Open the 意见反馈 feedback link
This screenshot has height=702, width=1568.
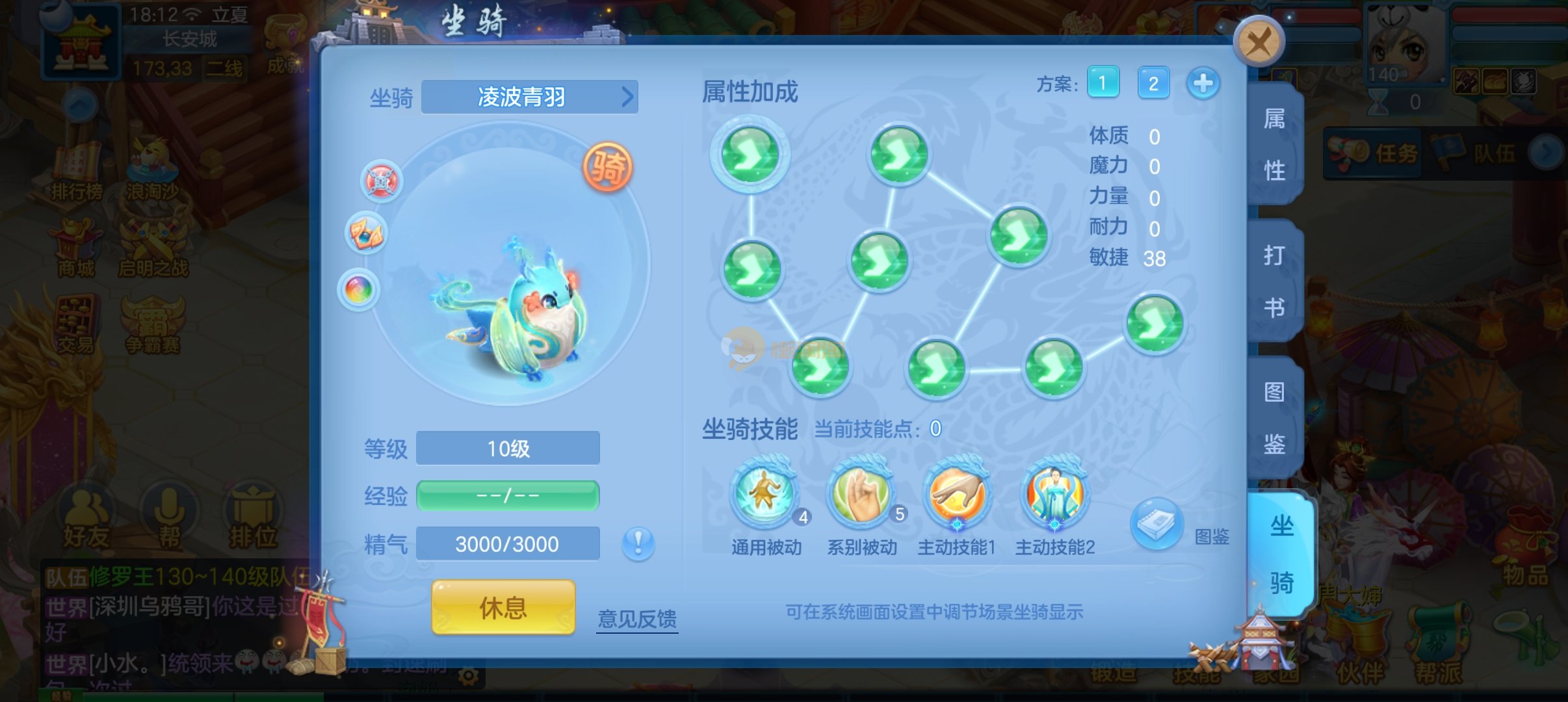click(x=637, y=618)
